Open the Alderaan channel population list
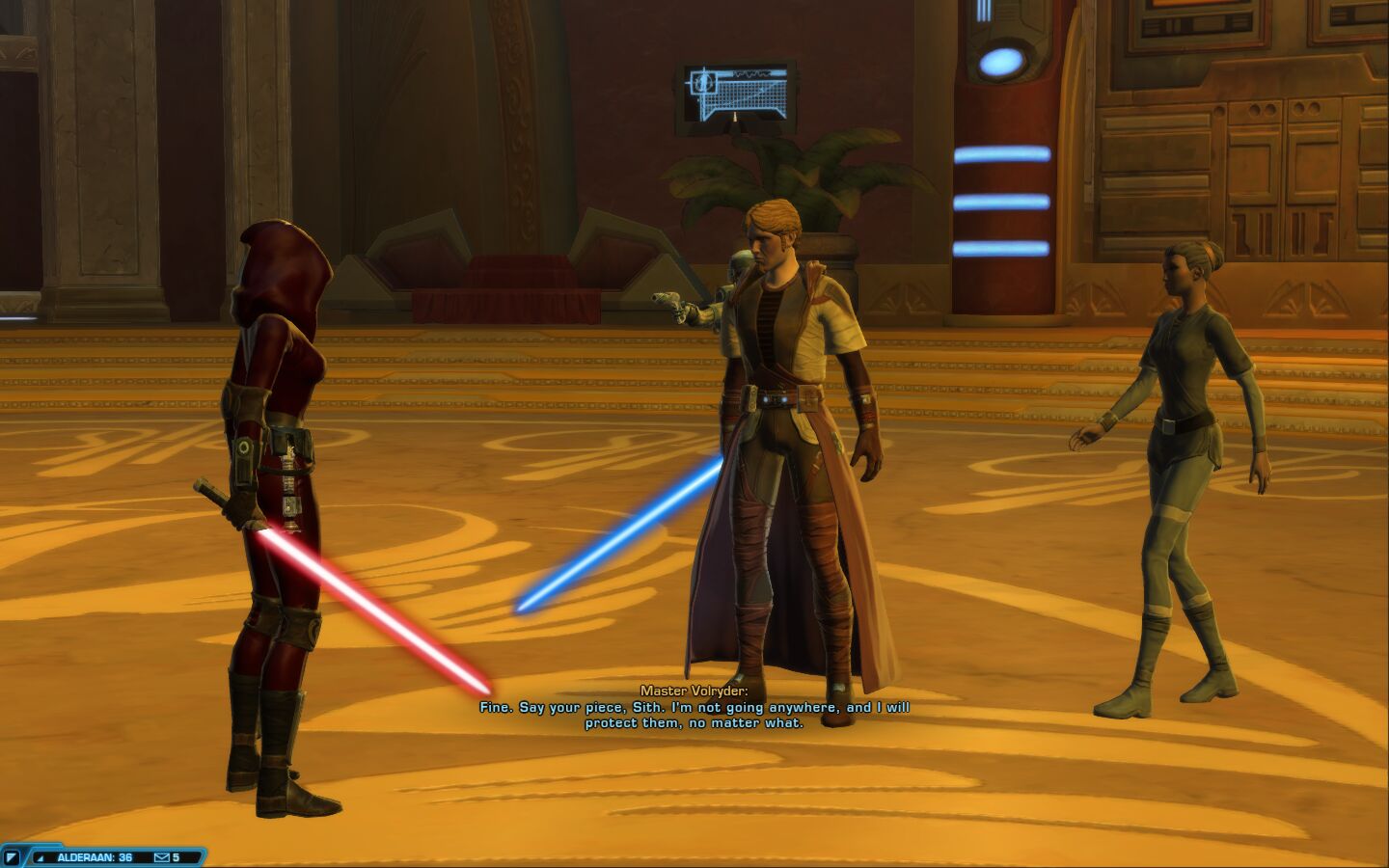 click(x=94, y=857)
